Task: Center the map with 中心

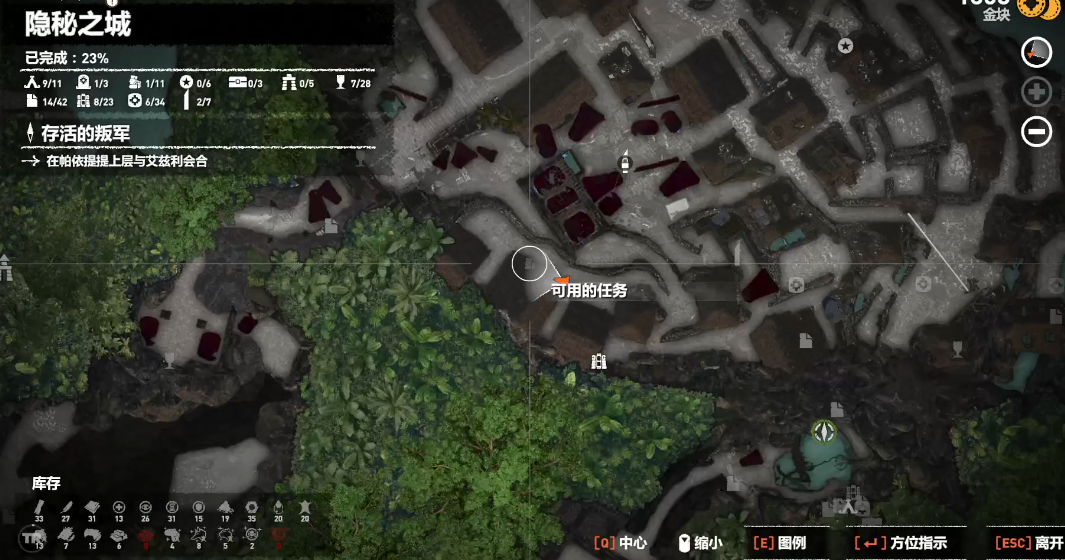Action: [621, 543]
